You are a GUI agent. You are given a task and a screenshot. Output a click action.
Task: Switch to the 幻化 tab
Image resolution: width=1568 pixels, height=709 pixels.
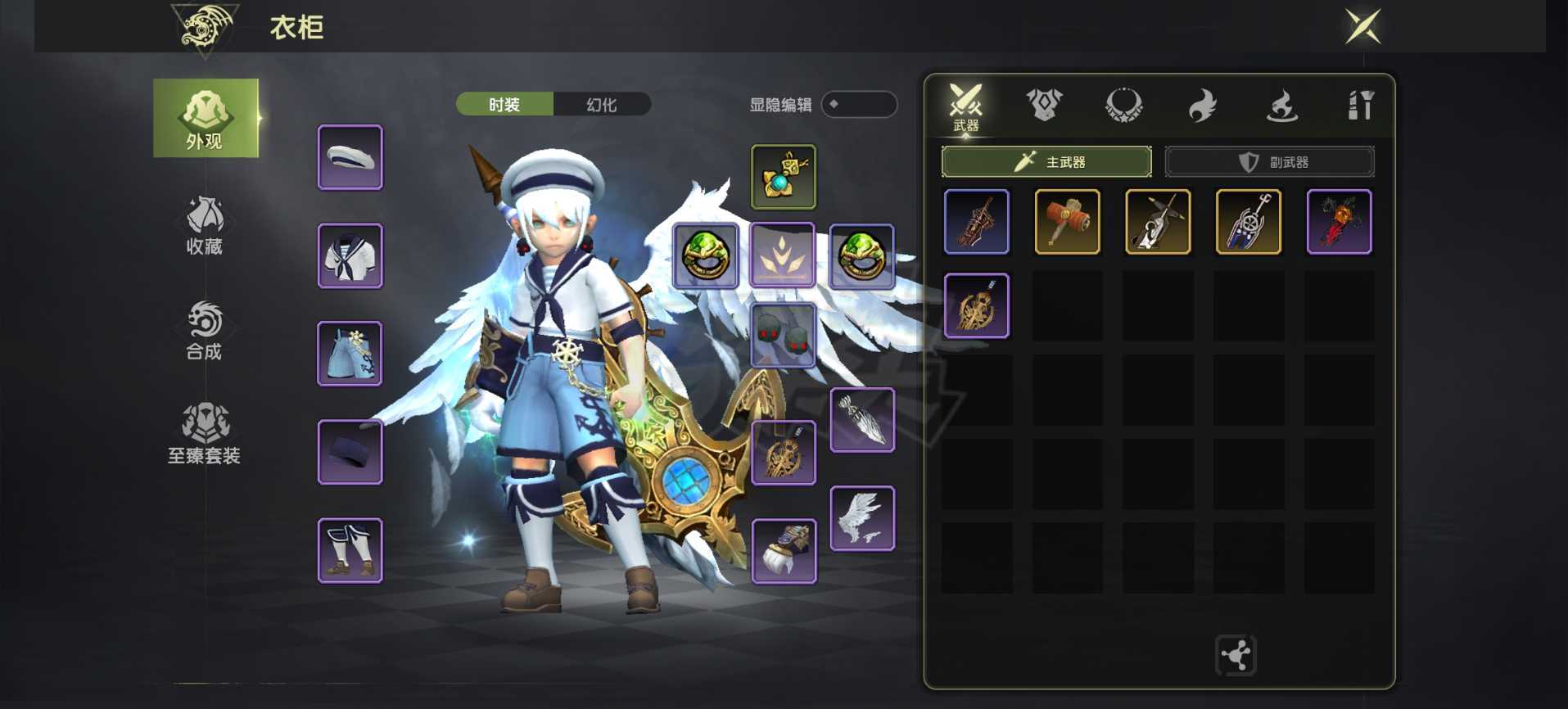point(602,105)
